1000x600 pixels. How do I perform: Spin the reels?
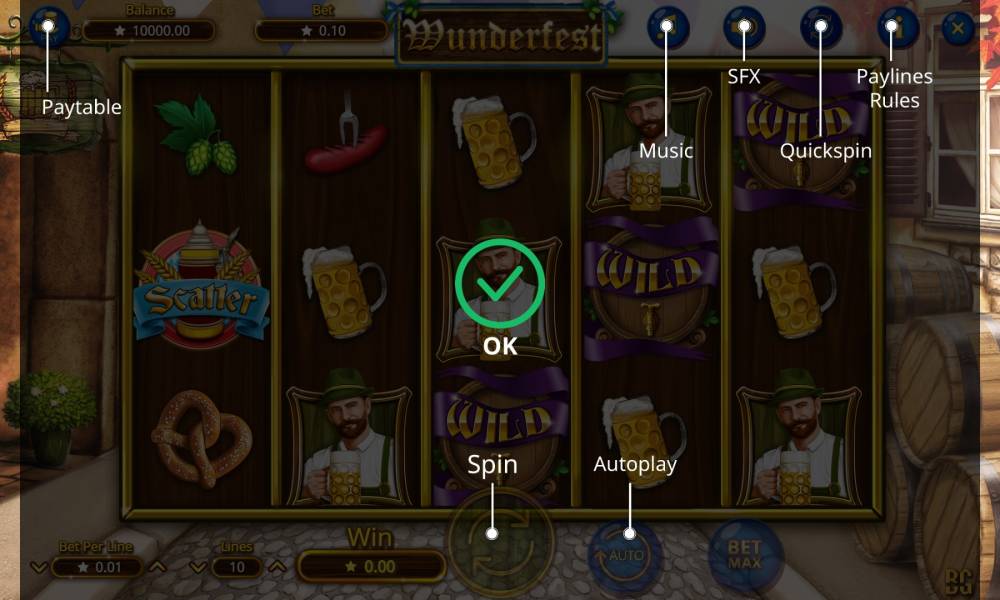[492, 533]
